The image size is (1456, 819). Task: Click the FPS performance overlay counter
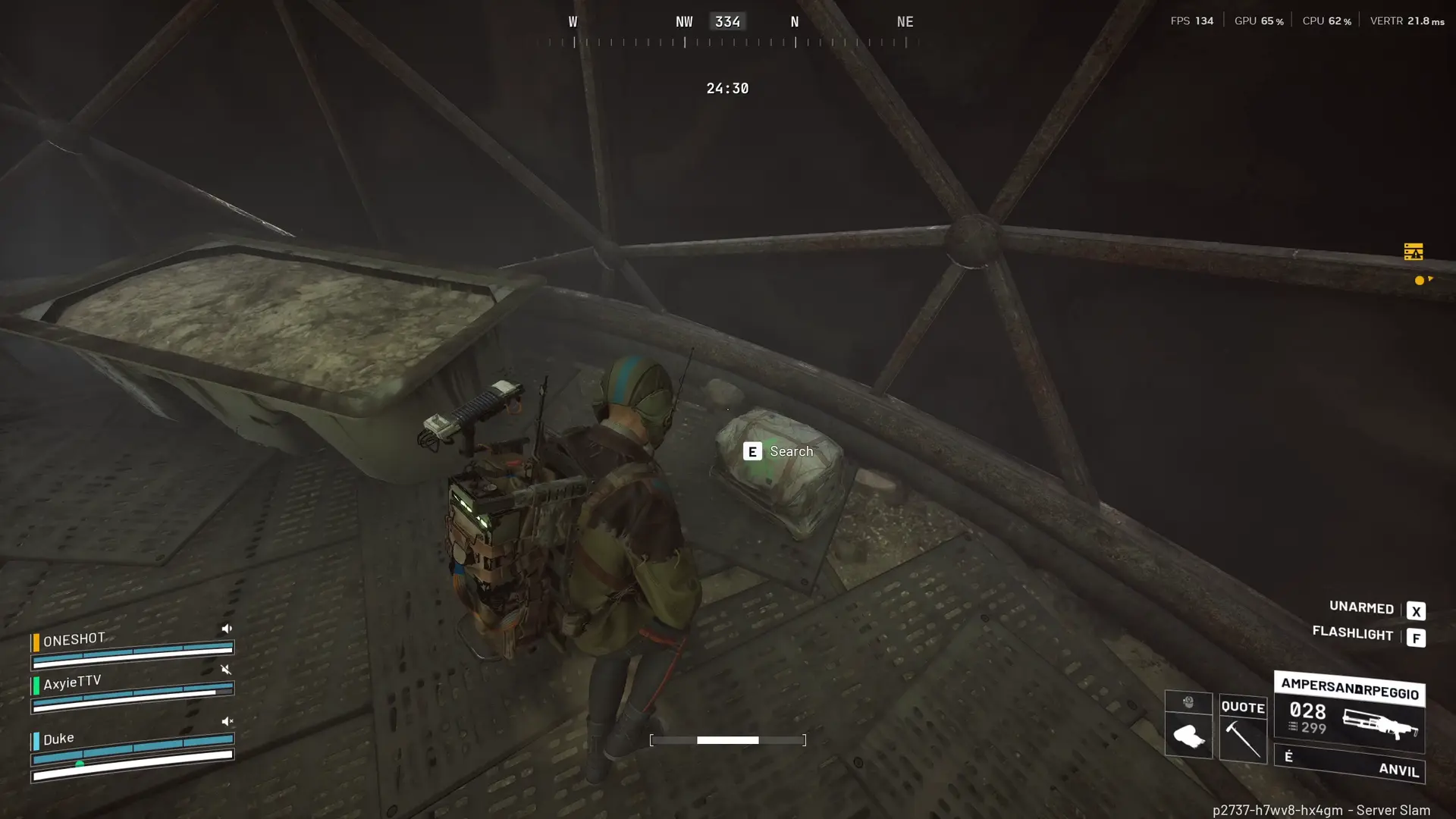click(x=1191, y=20)
